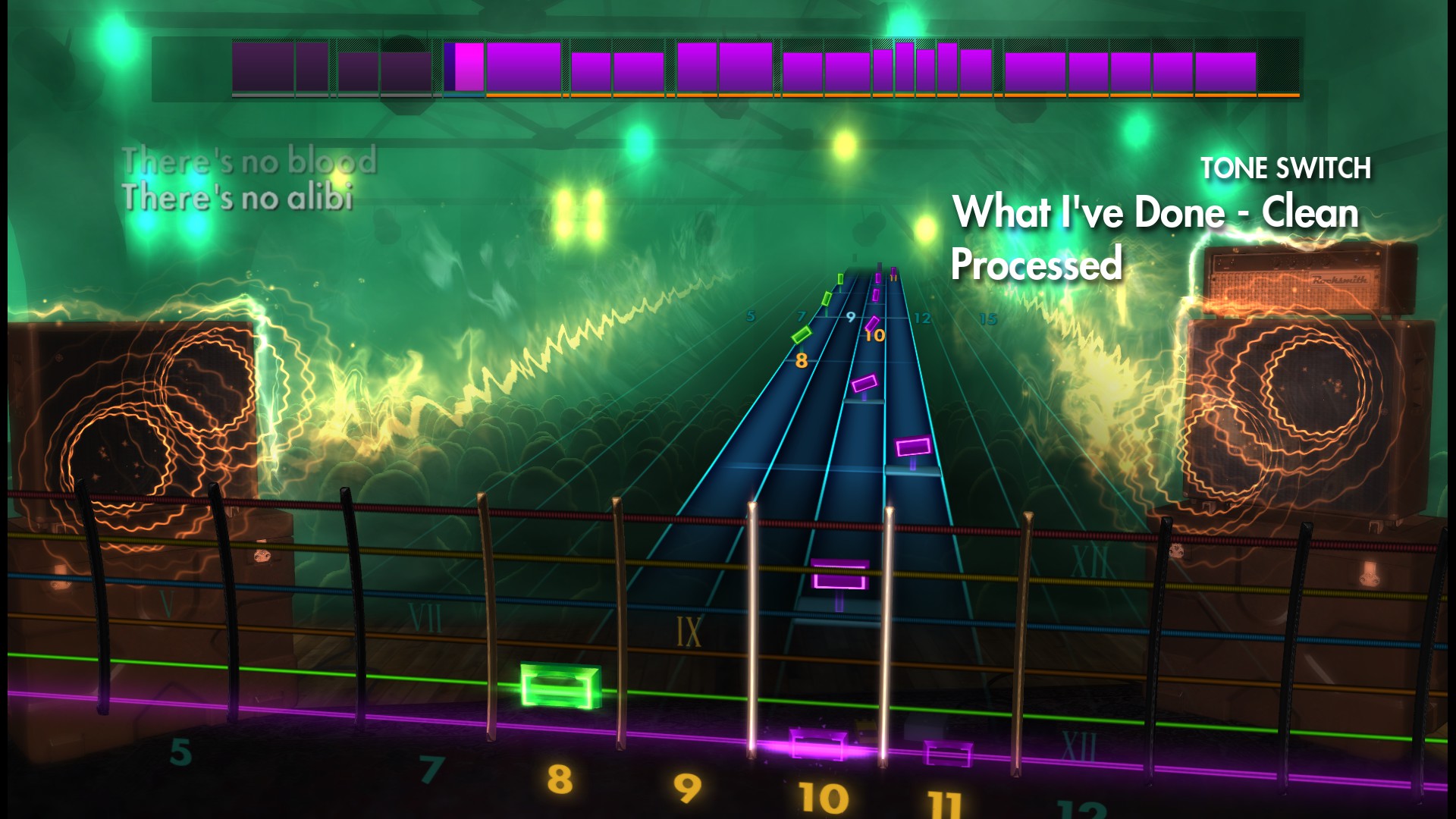Click the Roman numeral IX on the fretboard
The width and height of the screenshot is (1456, 819).
pos(689,631)
